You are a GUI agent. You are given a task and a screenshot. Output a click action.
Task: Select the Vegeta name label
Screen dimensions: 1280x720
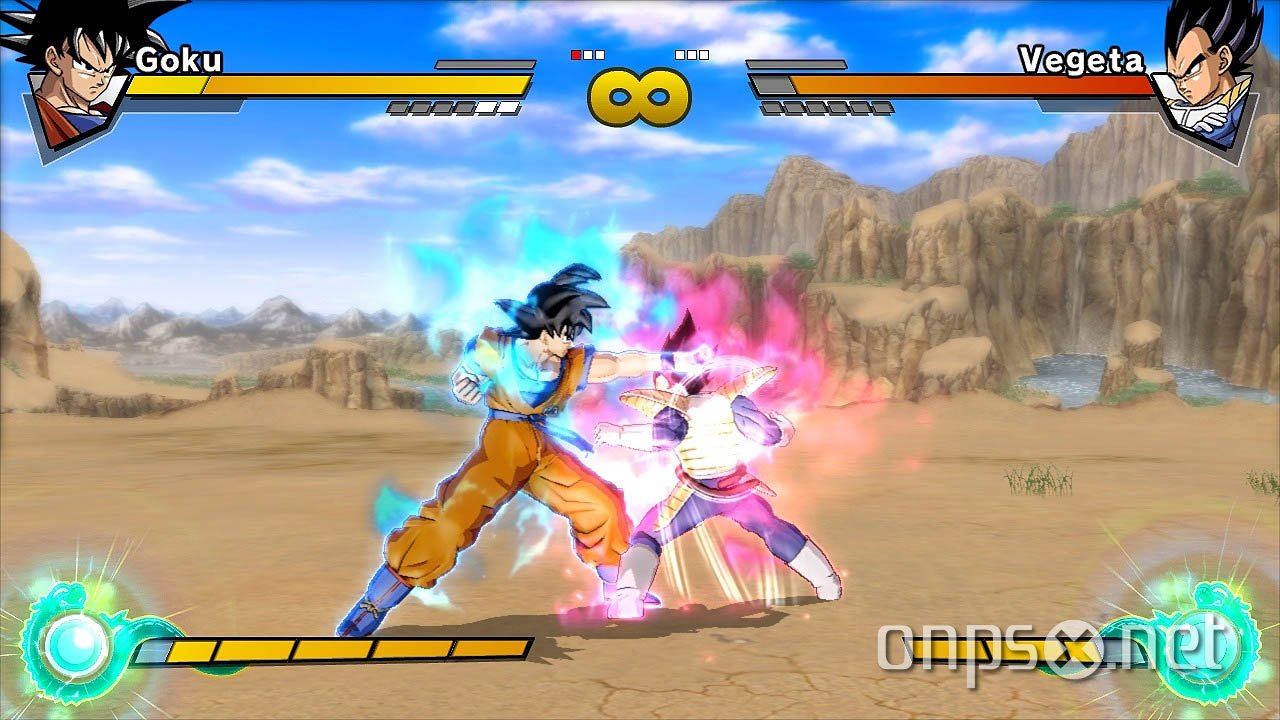[1080, 58]
